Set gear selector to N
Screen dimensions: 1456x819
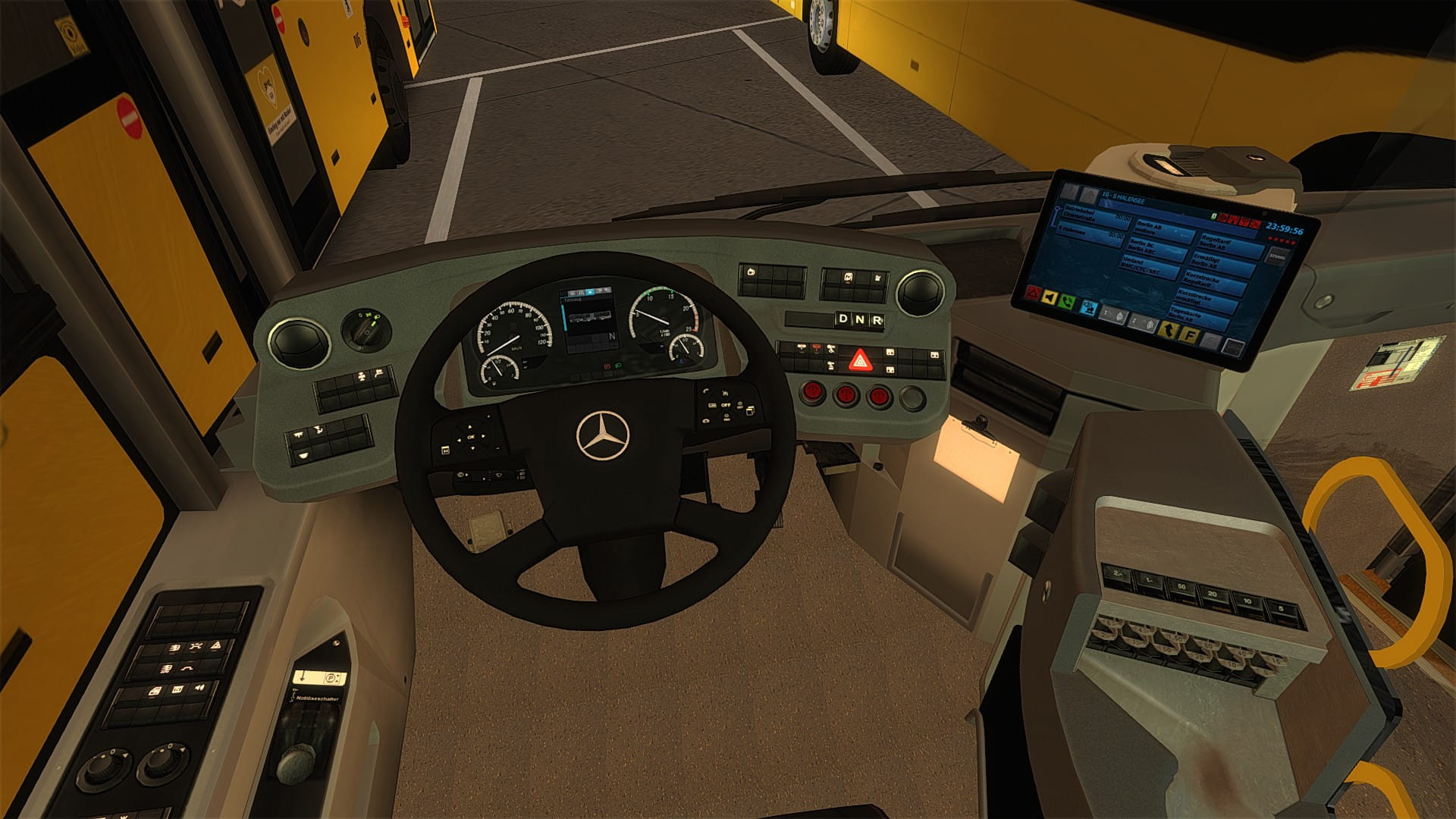click(x=860, y=320)
